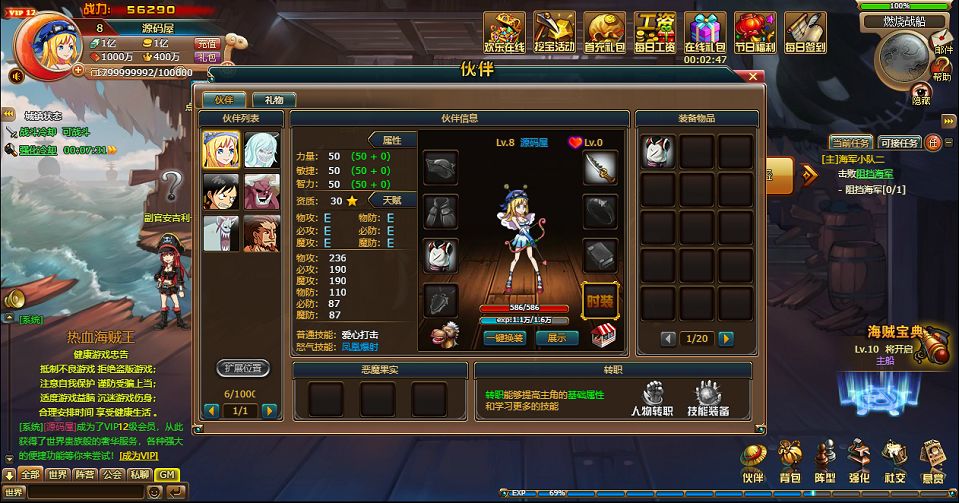
Task: Open the 时装 fashion button
Action: [600, 299]
